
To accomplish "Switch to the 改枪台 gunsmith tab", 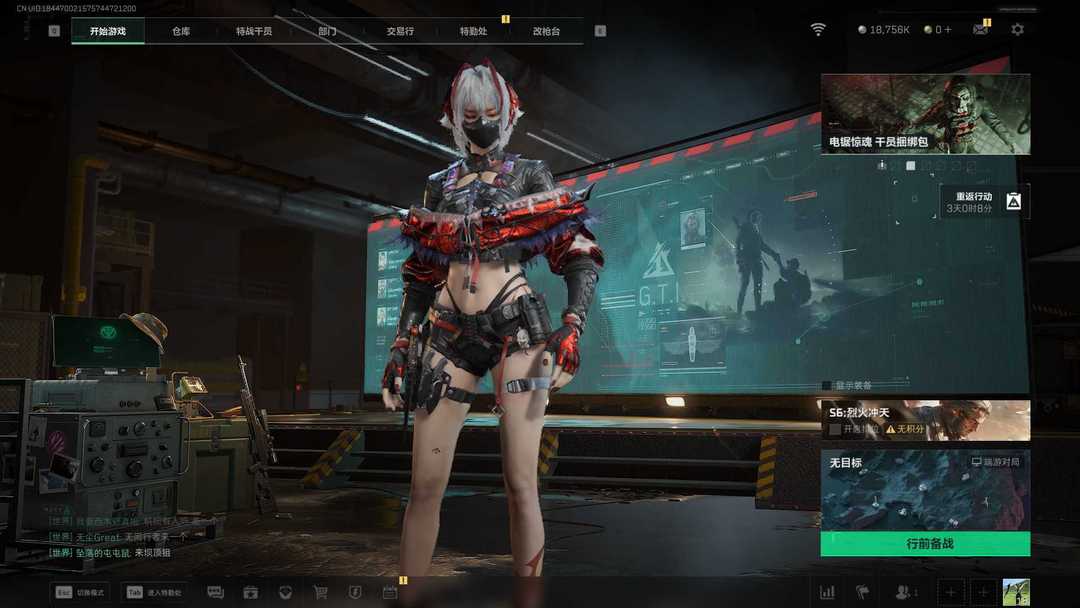I will click(546, 31).
